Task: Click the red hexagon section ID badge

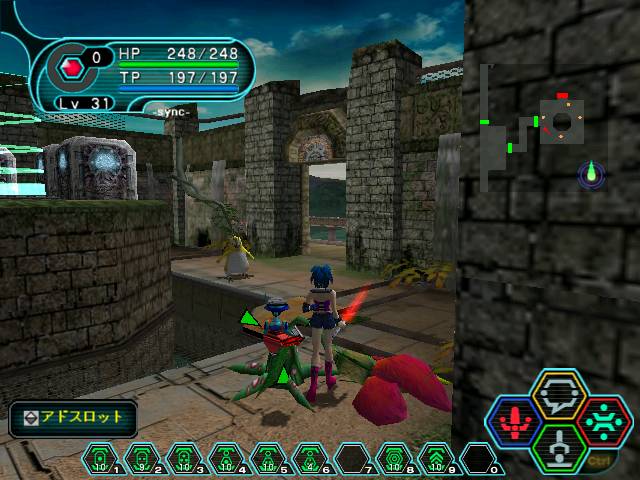Action: point(71,67)
